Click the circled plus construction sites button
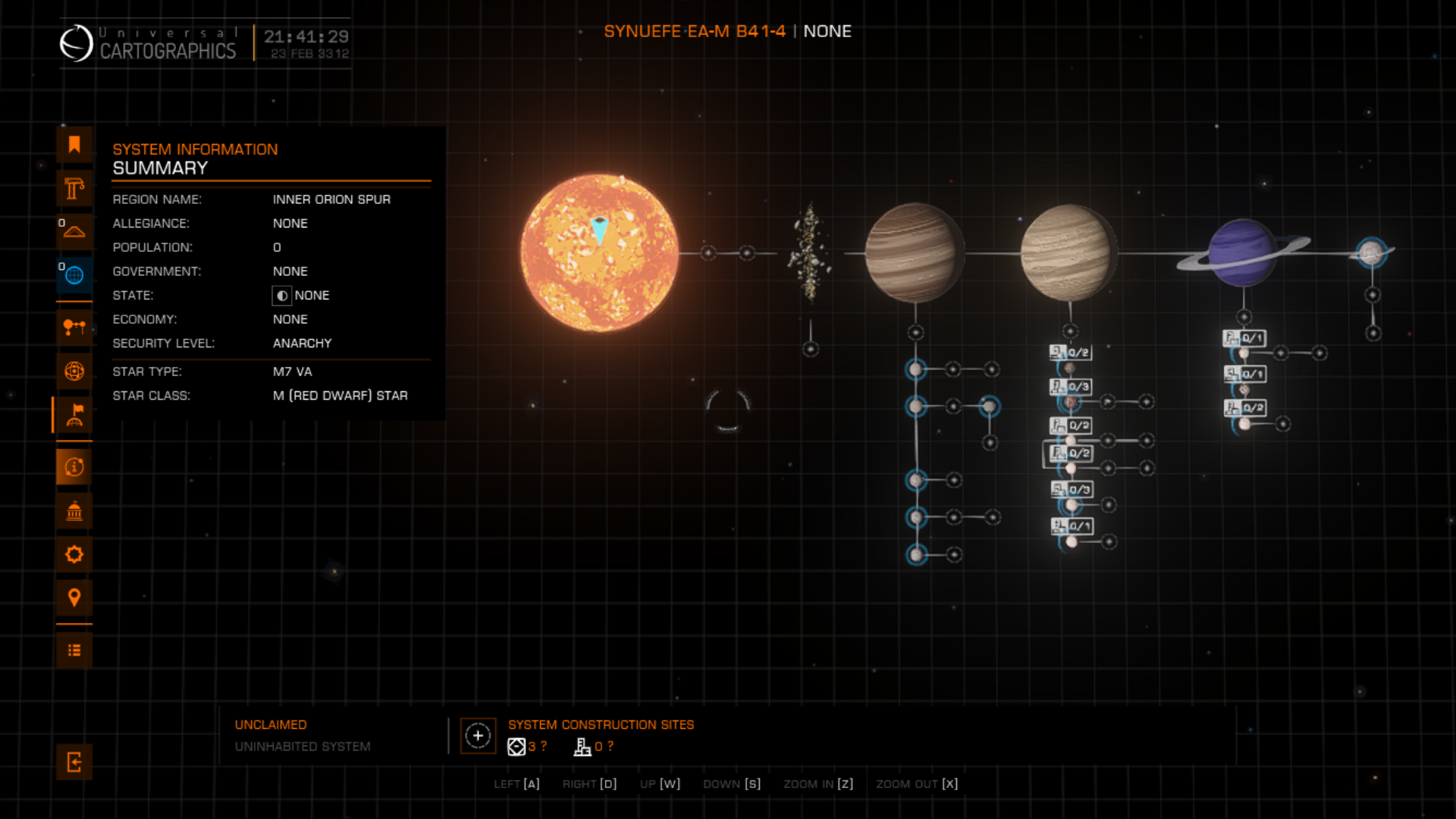 [x=478, y=736]
